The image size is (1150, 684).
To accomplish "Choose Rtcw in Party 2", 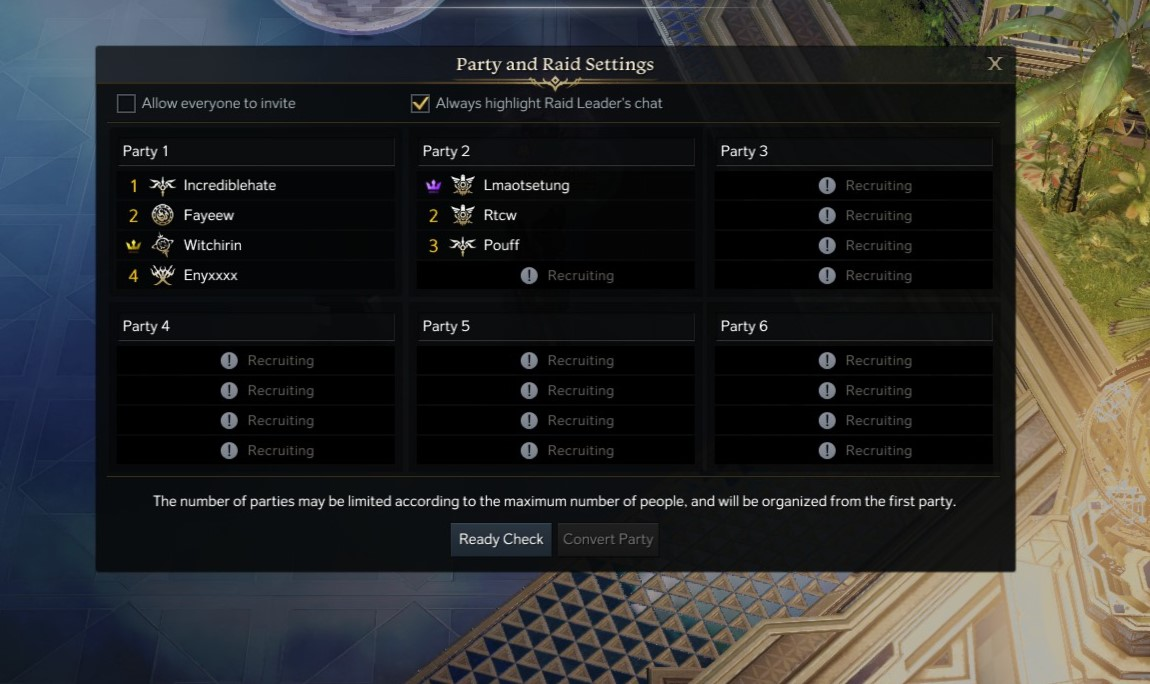I will [x=499, y=215].
